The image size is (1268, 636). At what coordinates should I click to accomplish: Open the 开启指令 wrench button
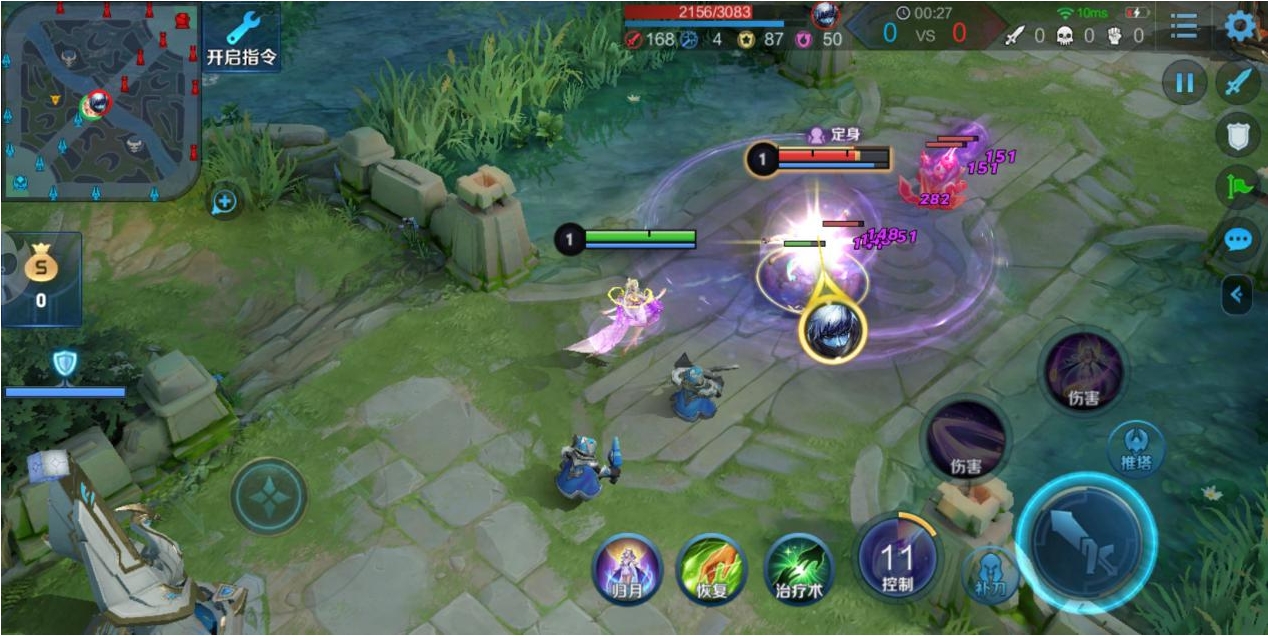click(242, 37)
